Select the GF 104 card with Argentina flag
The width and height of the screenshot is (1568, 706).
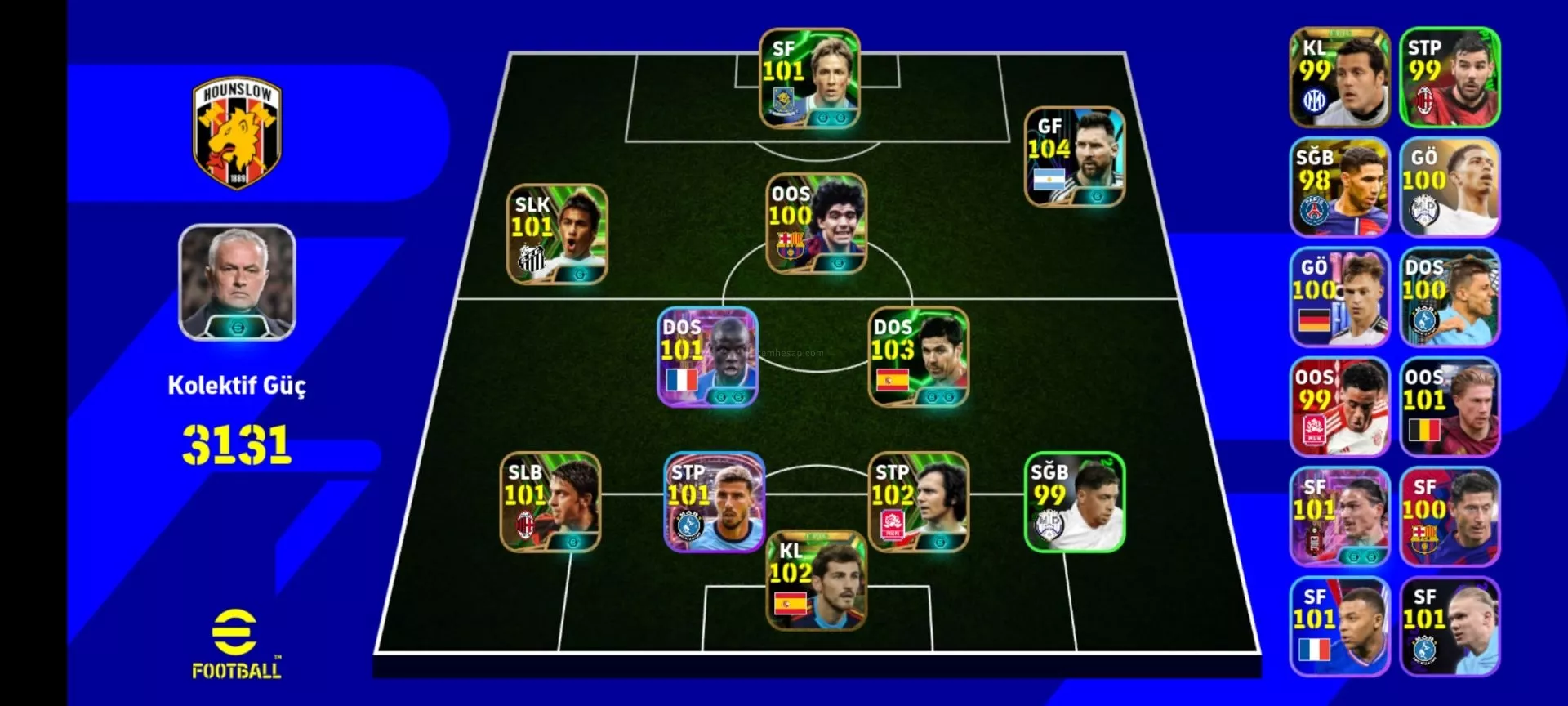[x=1074, y=156]
